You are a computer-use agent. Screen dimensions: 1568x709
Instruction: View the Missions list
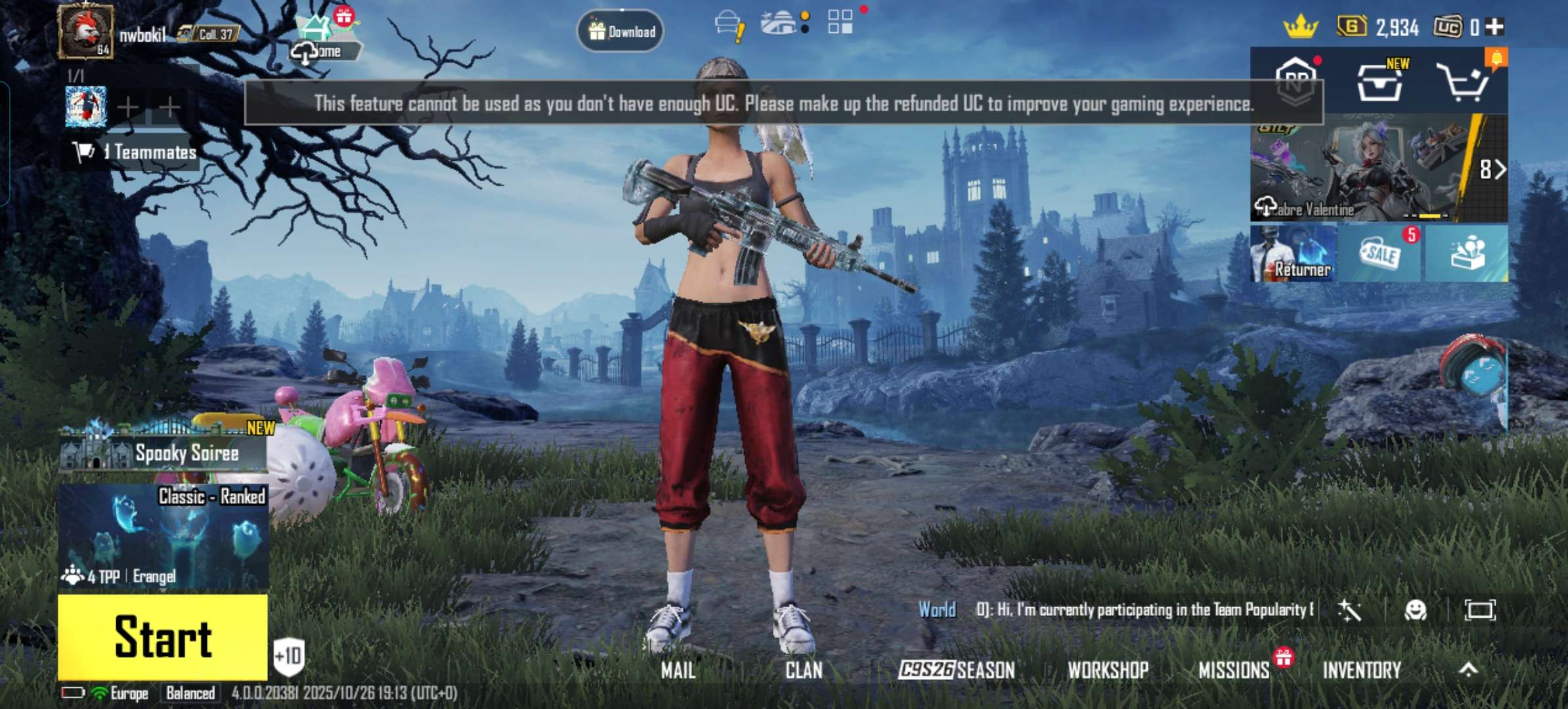tap(1234, 670)
